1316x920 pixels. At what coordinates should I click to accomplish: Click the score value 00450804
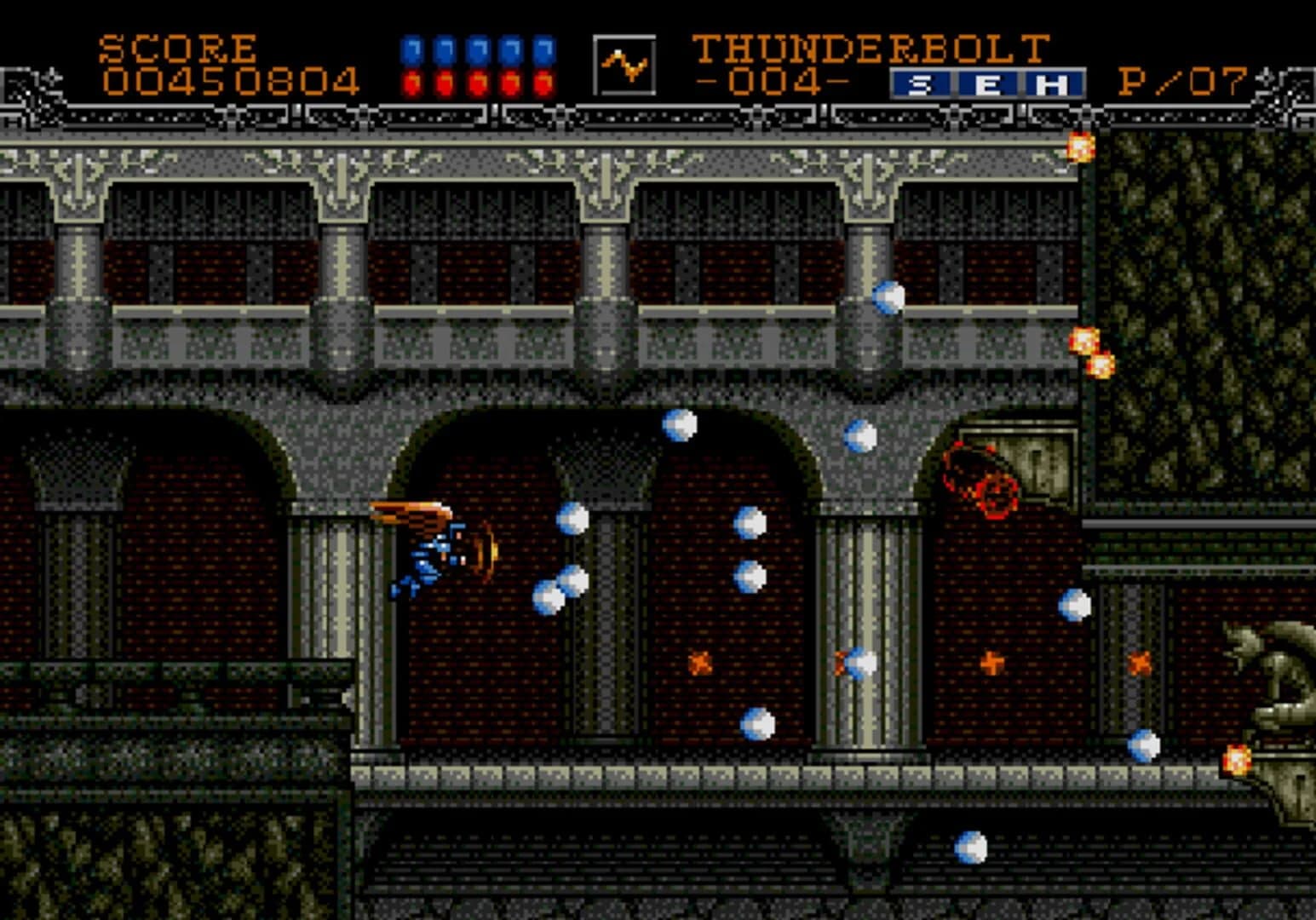tap(232, 81)
